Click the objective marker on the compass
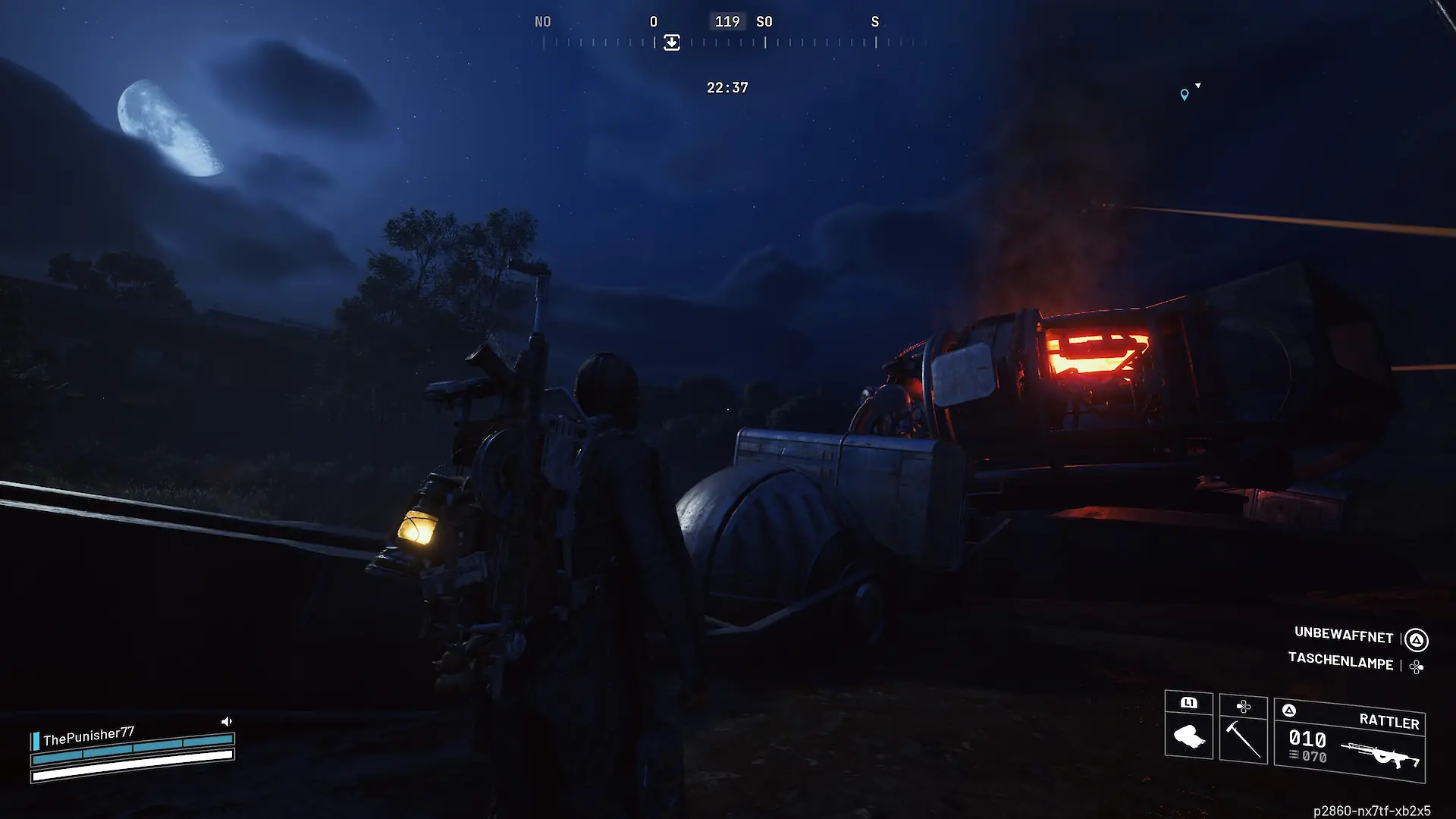This screenshot has width=1456, height=819. click(672, 42)
